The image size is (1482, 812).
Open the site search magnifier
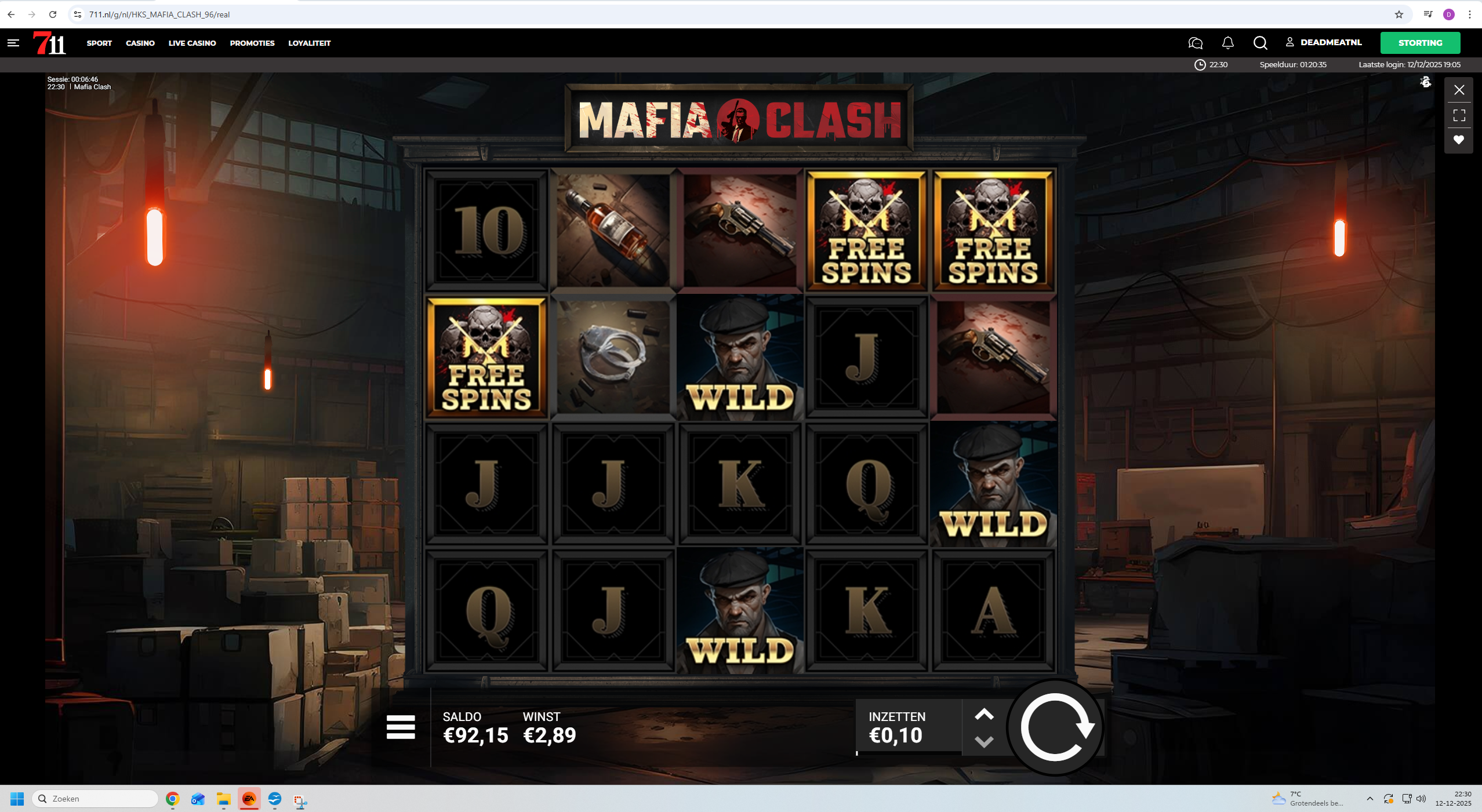point(1260,43)
